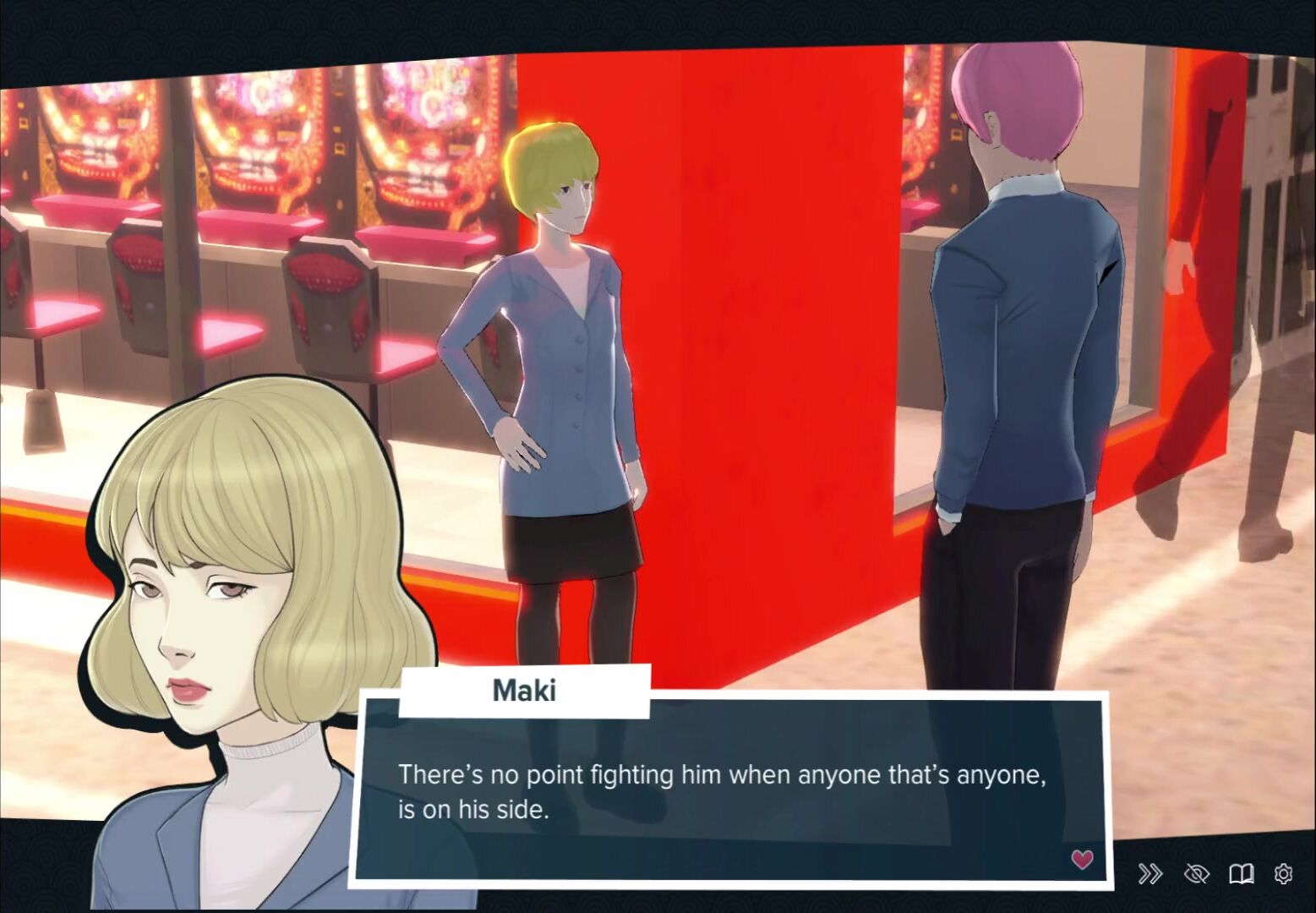The height and width of the screenshot is (913, 1316).
Task: Hide the dialogue interface with the eye icon
Action: [1196, 873]
